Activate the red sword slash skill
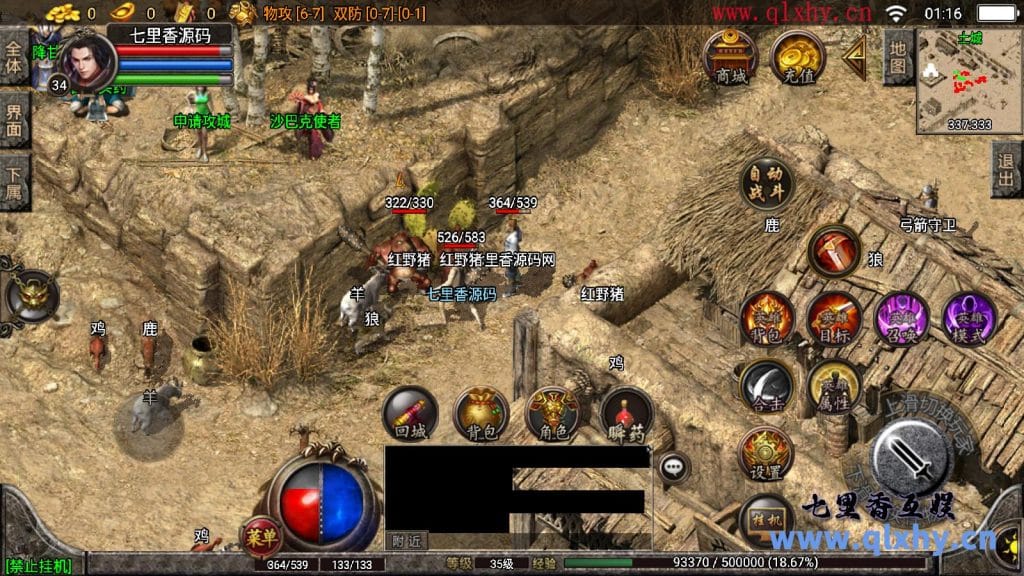The height and width of the screenshot is (576, 1024). pos(833,251)
